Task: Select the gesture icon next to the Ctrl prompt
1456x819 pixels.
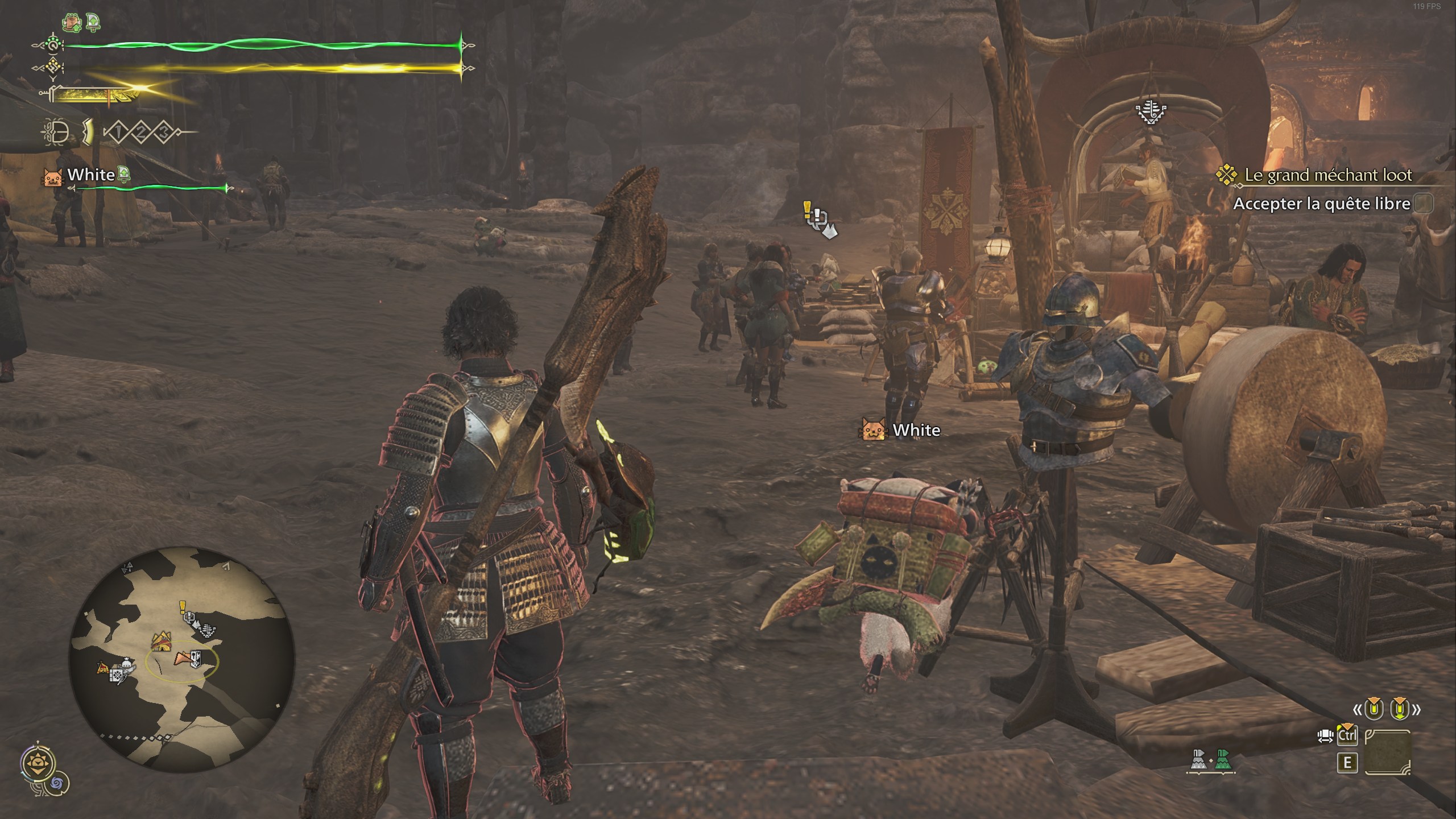Action: [x=1325, y=736]
